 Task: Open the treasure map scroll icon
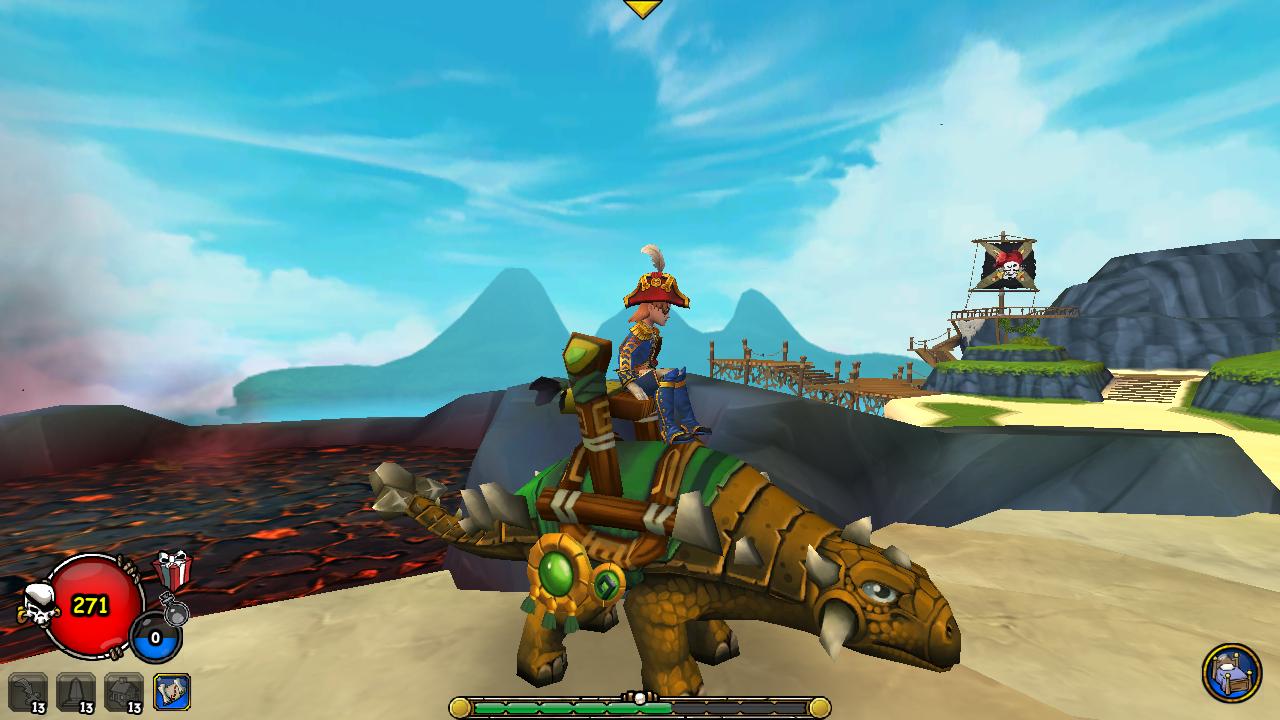click(x=172, y=692)
